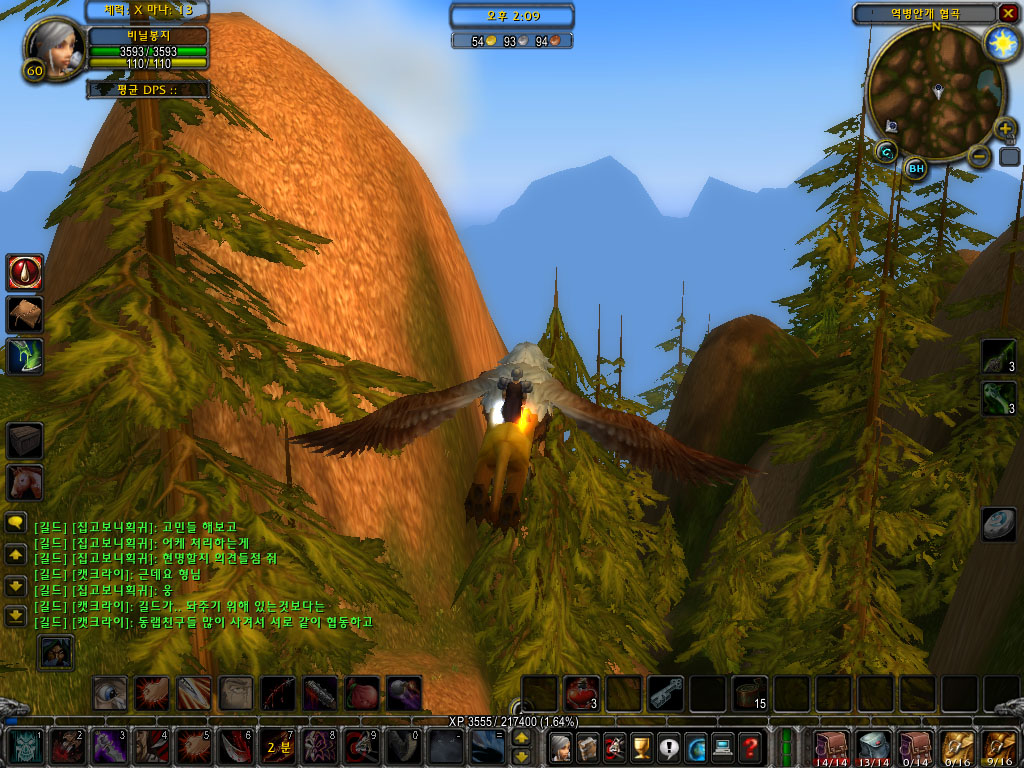The height and width of the screenshot is (768, 1024).
Task: Open the world map globe button
Action: [x=696, y=746]
